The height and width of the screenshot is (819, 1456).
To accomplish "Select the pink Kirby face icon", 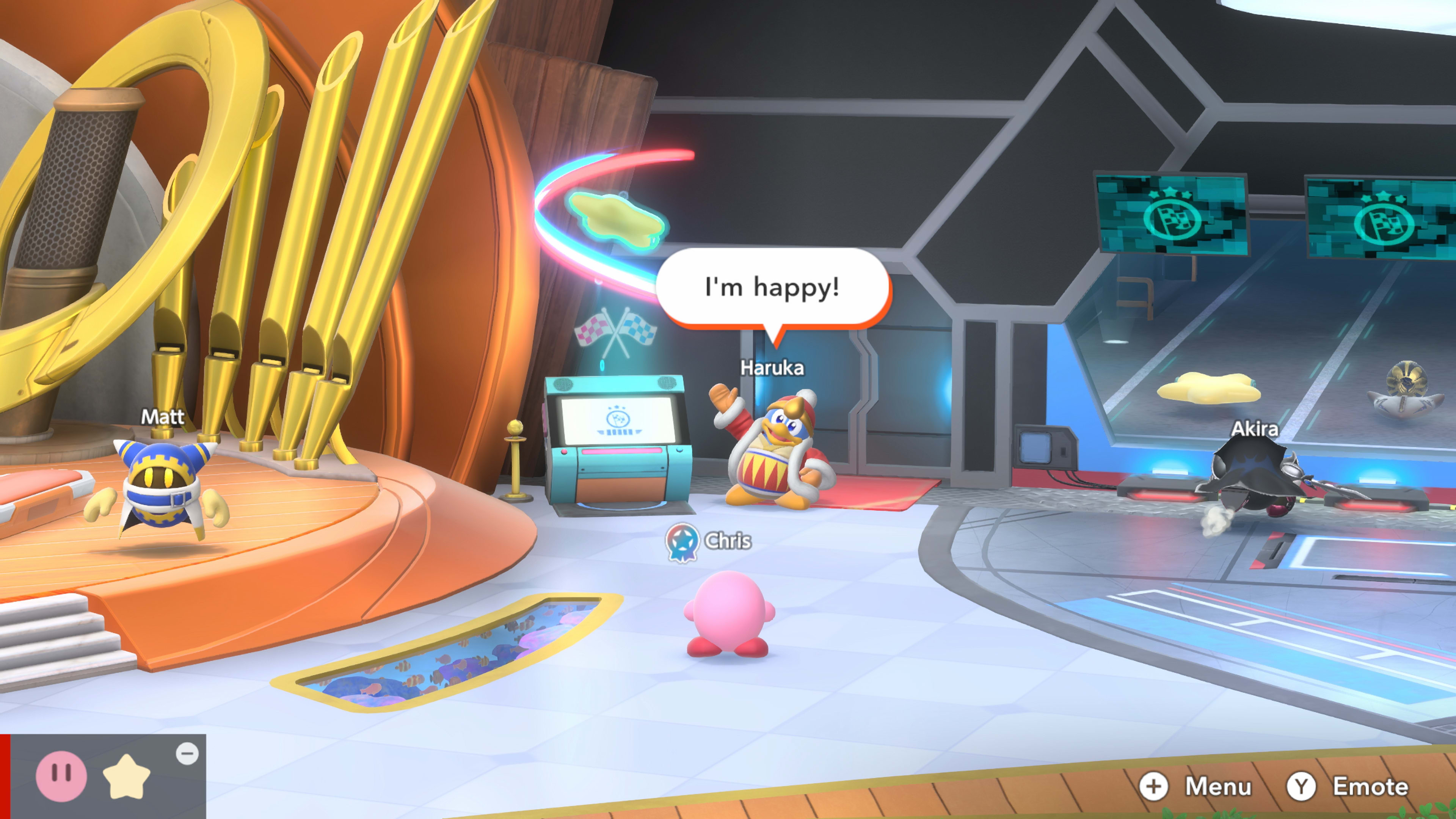I will 61,775.
